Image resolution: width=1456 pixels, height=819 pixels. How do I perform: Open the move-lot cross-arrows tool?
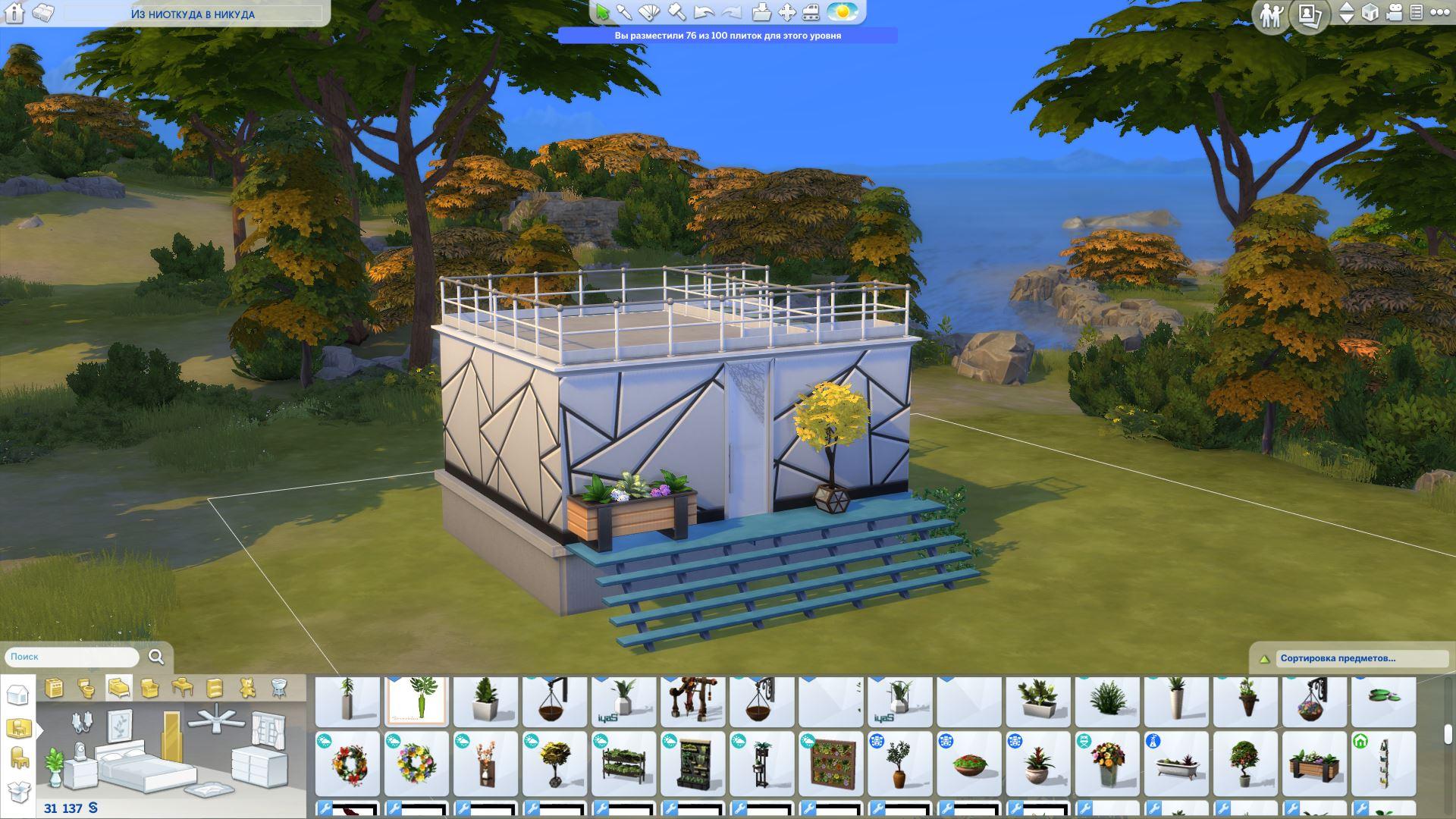787,12
